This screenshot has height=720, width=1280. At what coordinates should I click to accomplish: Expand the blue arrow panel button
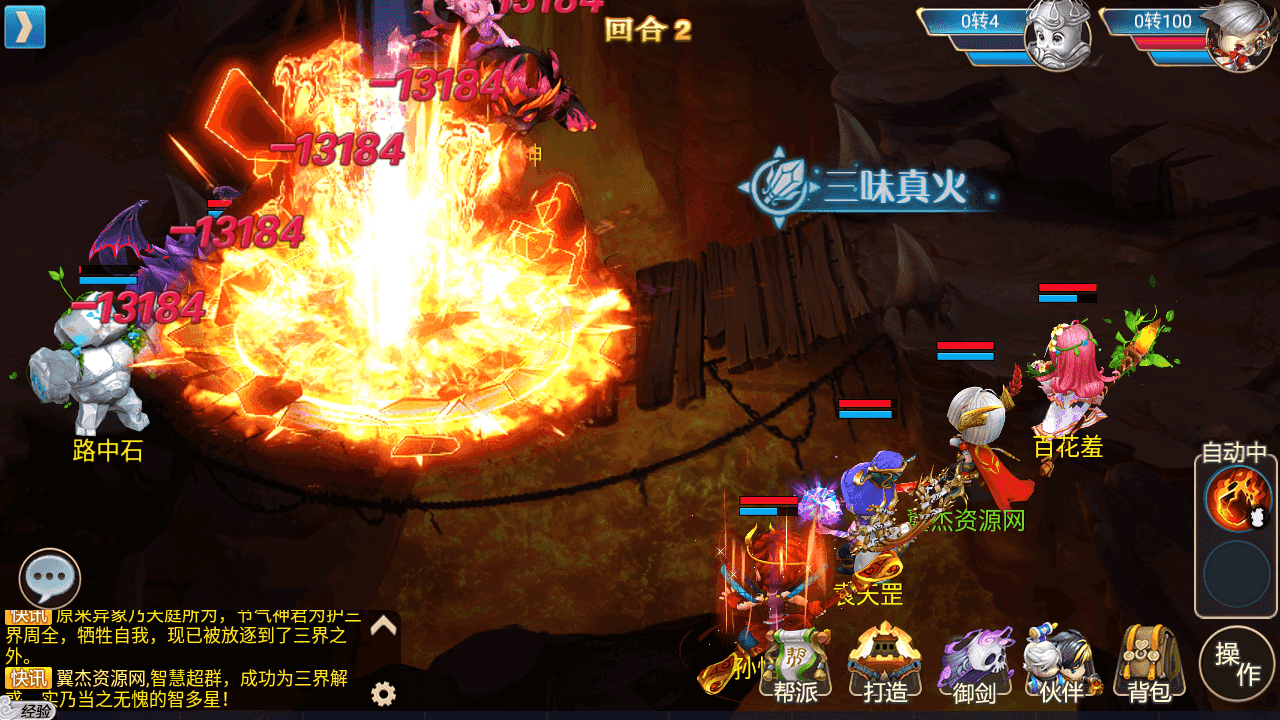click(x=25, y=27)
